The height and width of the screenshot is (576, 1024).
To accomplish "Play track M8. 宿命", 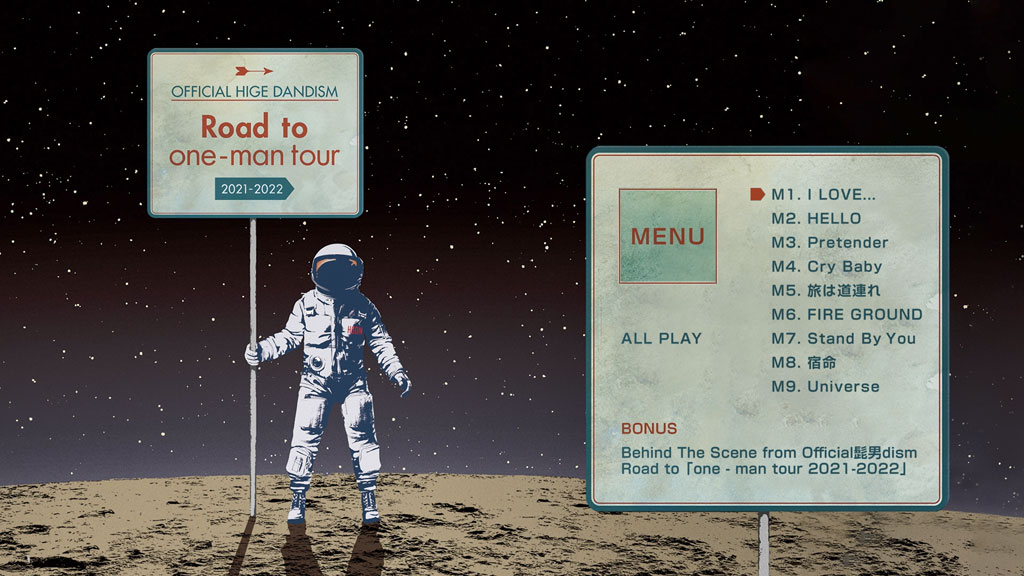I will [x=803, y=362].
